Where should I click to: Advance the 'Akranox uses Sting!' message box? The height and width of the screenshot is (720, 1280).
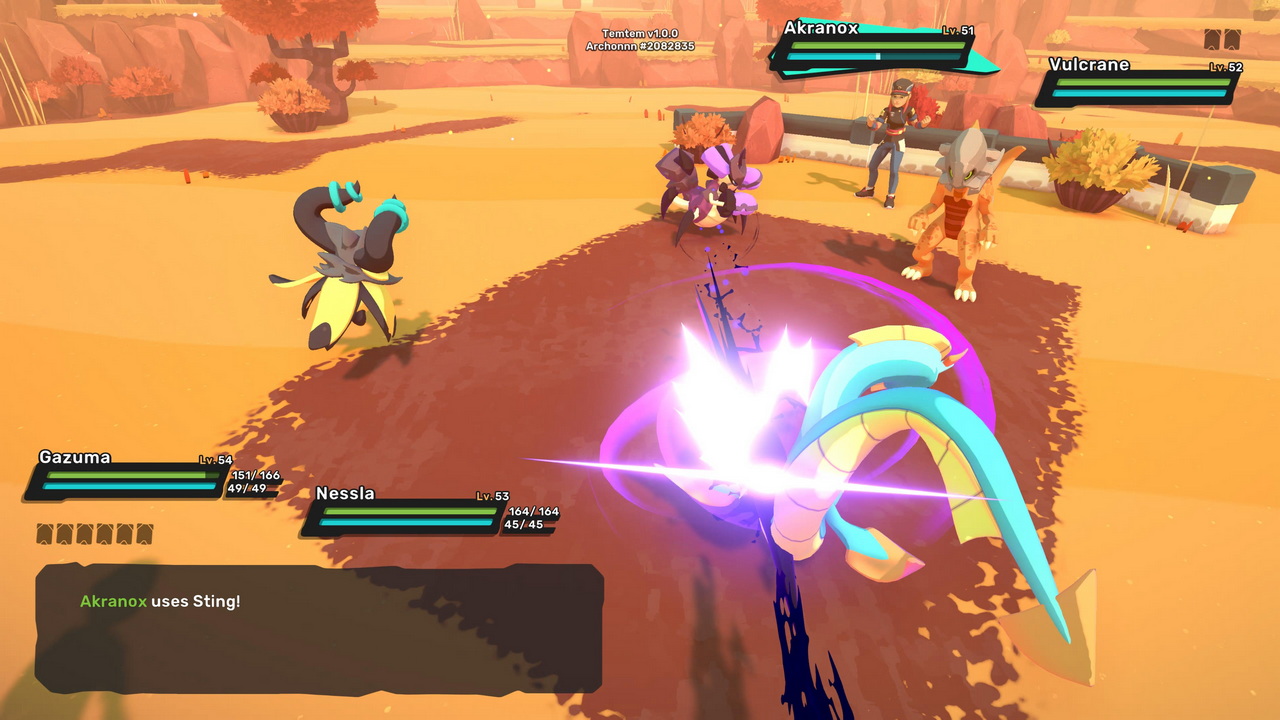coord(319,627)
